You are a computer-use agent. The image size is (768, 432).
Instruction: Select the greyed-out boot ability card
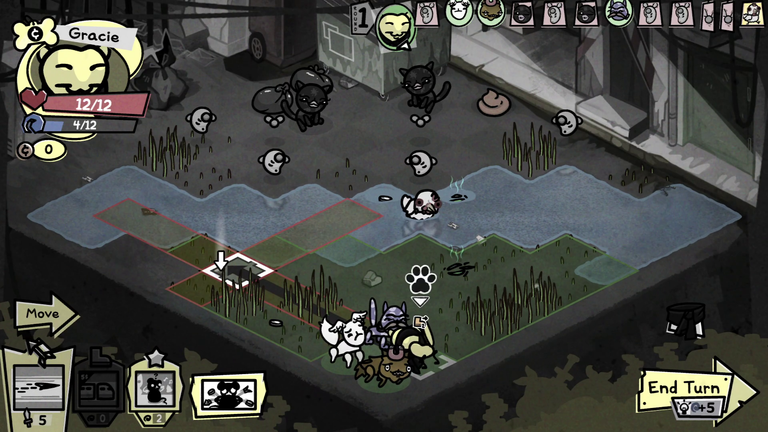100,386
